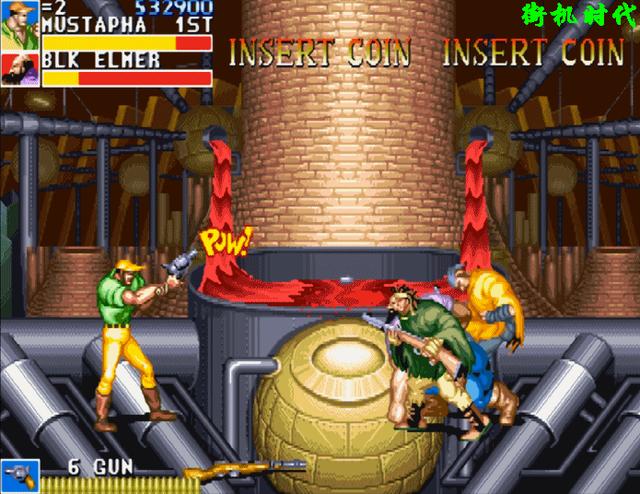Click the Blk Elmer enemy portrait
Screen dimensions: 640x494
point(20,71)
